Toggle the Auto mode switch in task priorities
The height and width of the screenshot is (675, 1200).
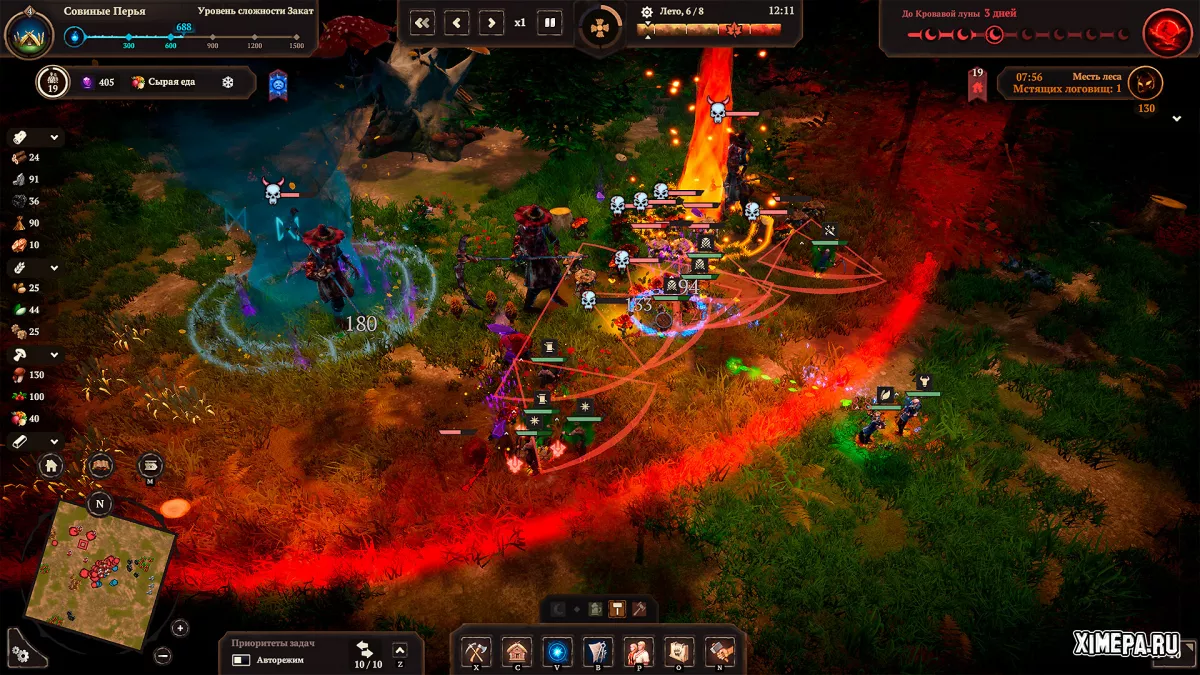coord(241,660)
